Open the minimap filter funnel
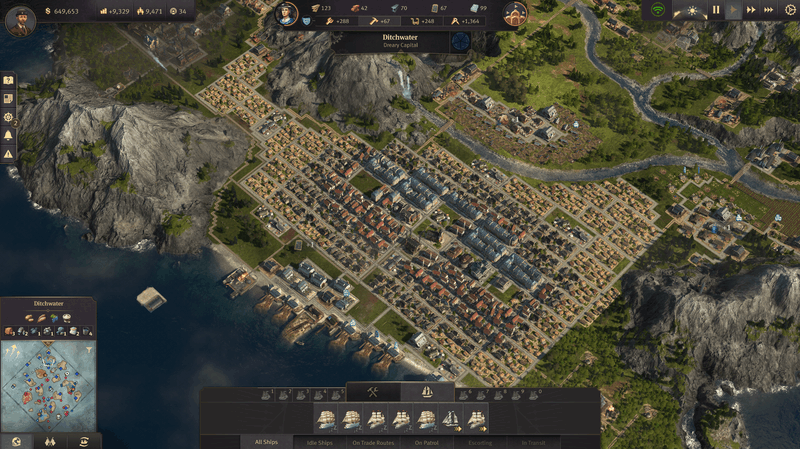The height and width of the screenshot is (449, 800). click(90, 350)
